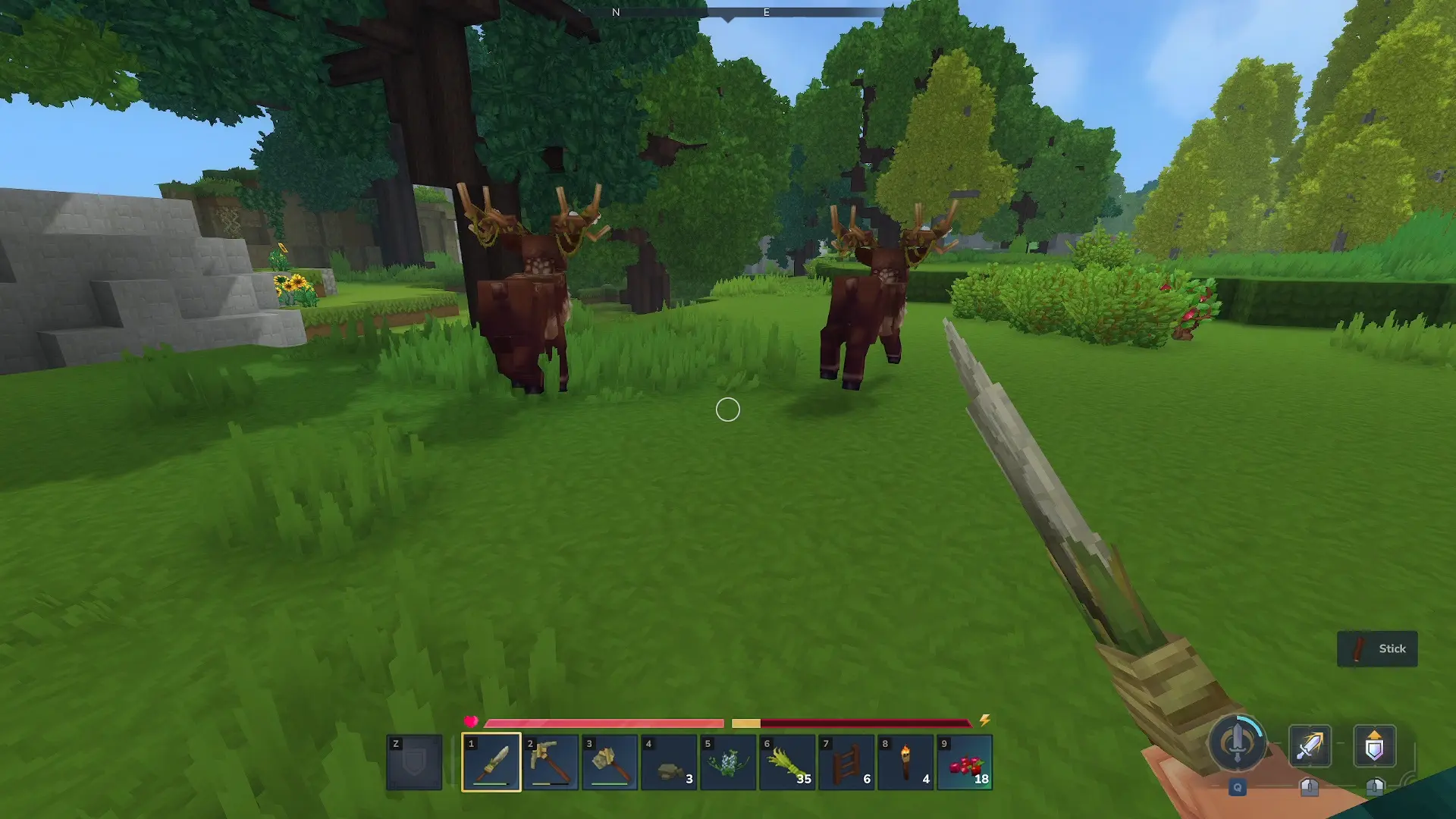Click the sword slash attack icon
Screen dimensions: 1456x819
click(x=1310, y=746)
